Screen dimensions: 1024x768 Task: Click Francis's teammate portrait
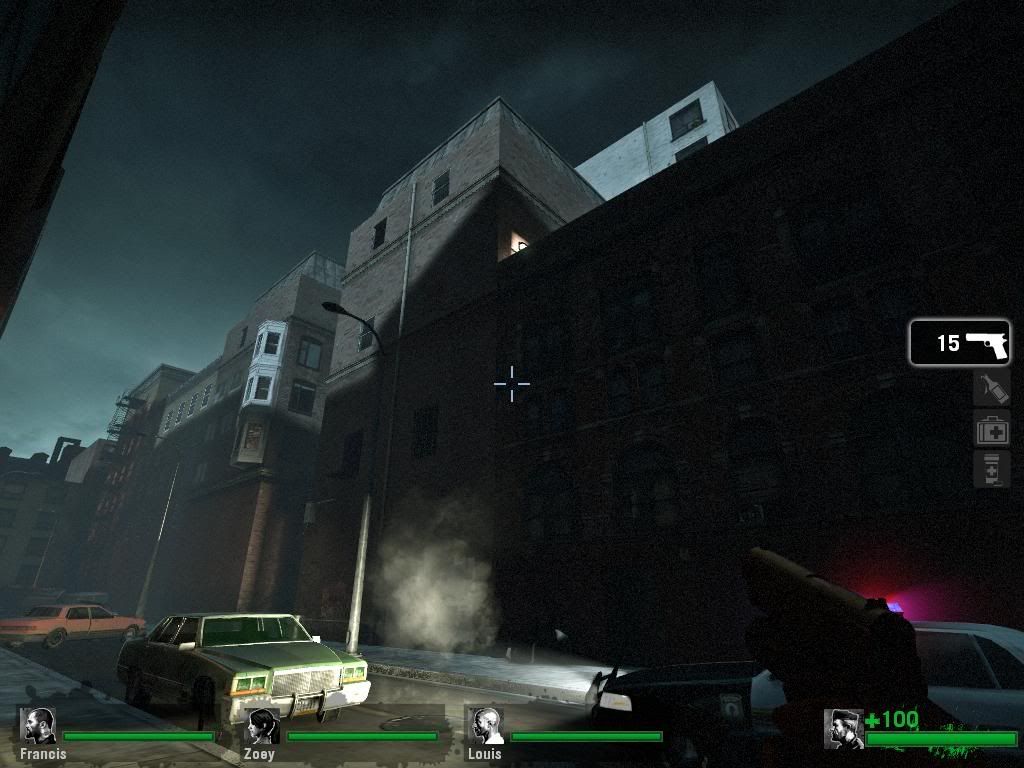click(40, 726)
